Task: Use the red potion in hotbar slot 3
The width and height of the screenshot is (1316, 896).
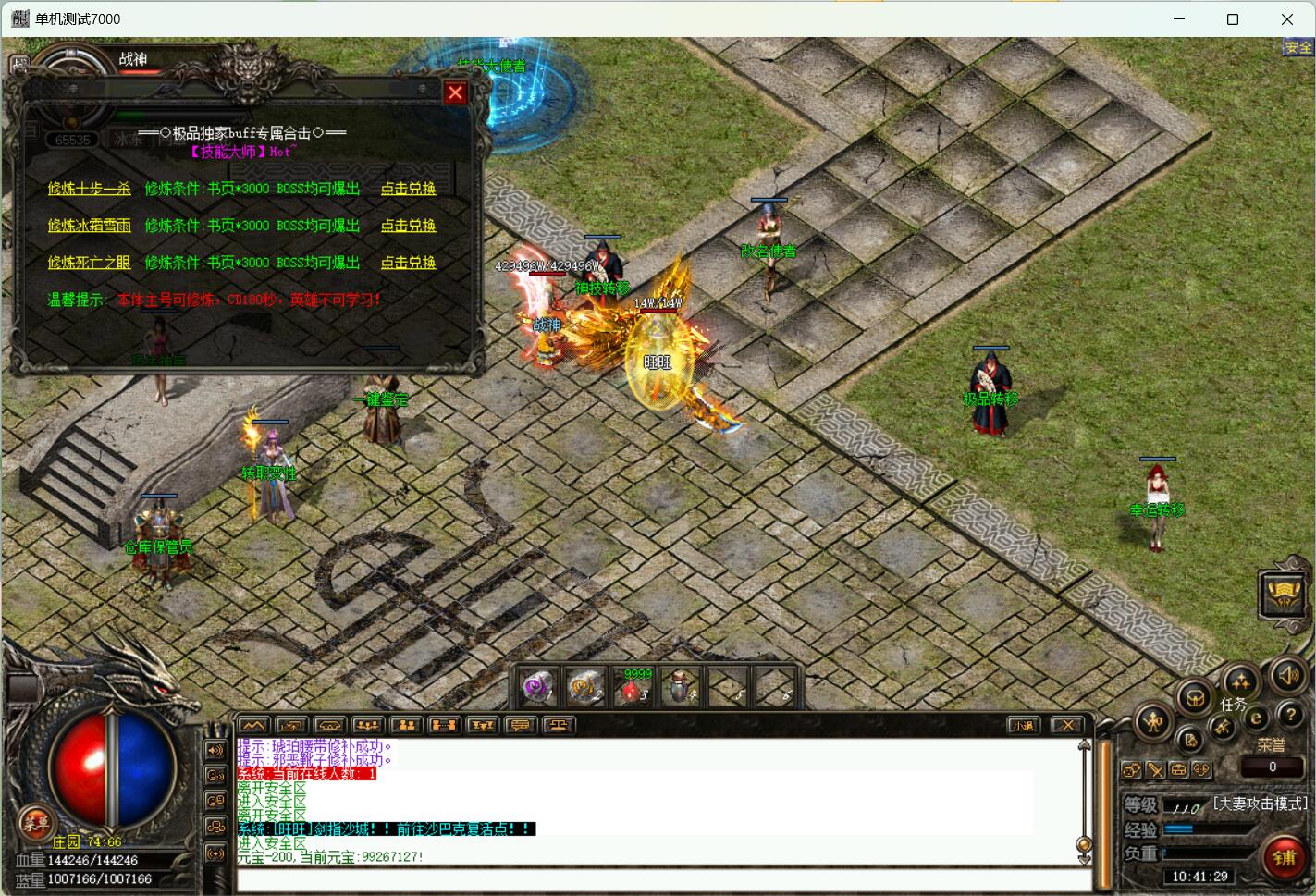Action: (634, 688)
